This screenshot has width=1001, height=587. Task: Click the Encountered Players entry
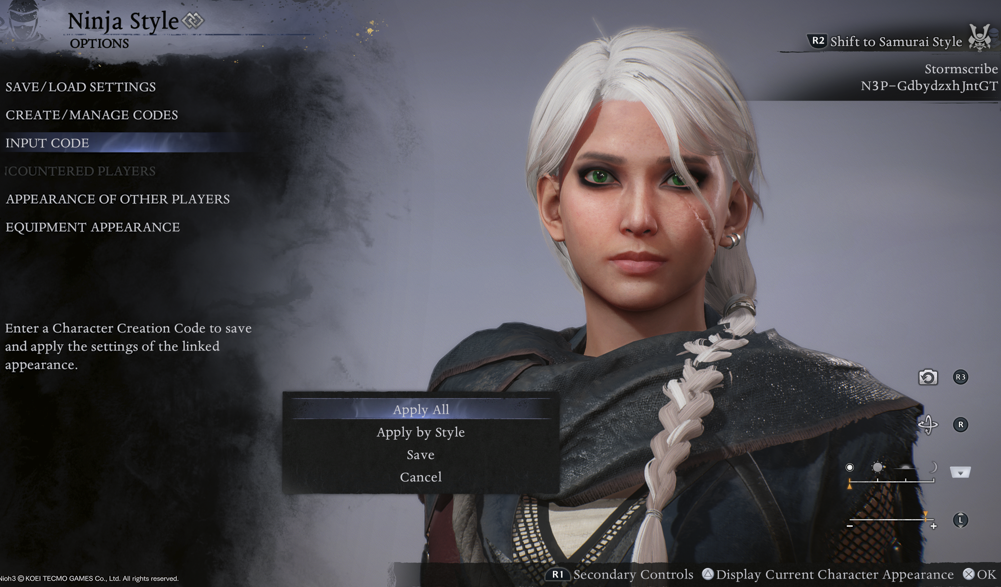pos(81,171)
